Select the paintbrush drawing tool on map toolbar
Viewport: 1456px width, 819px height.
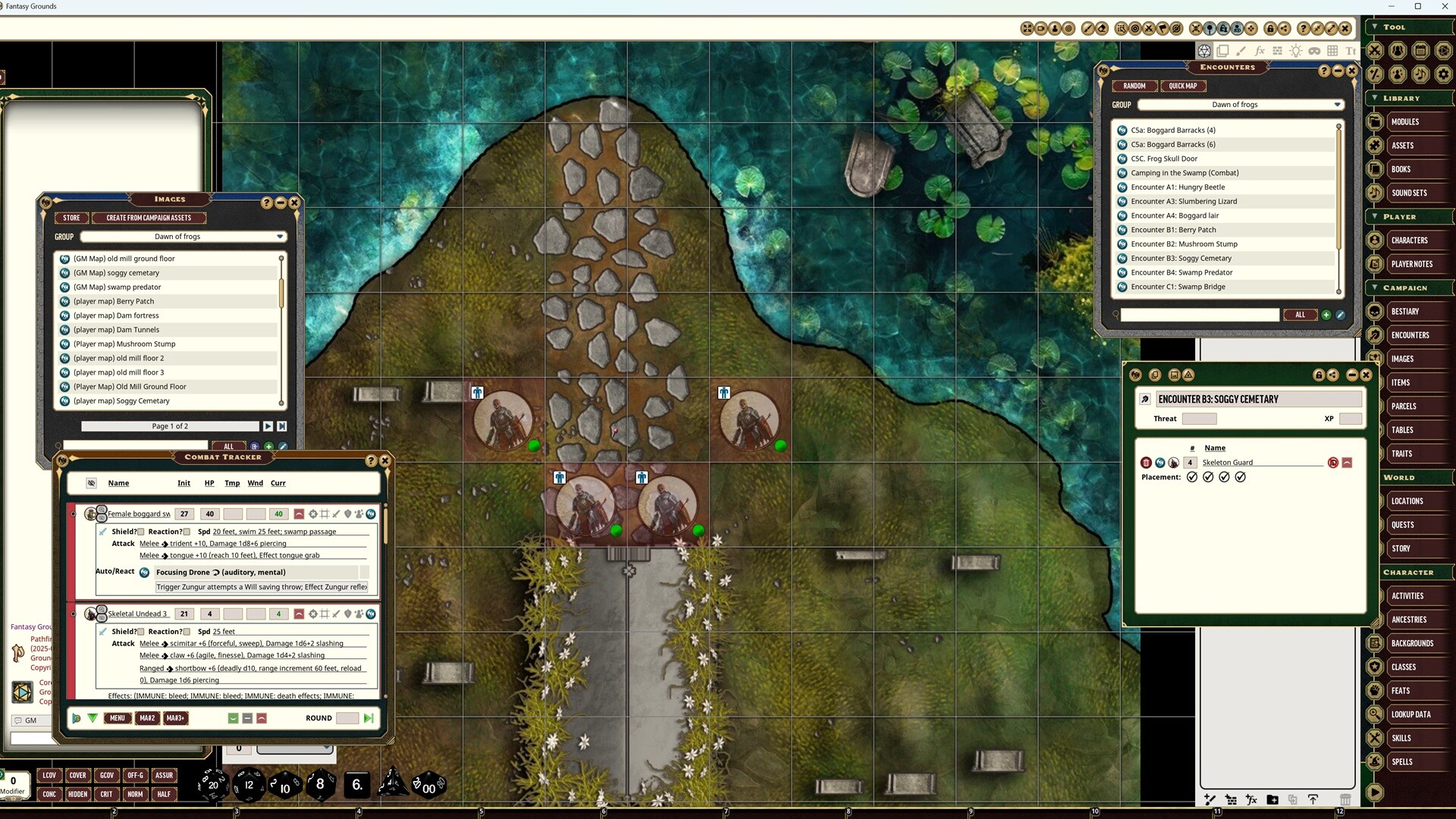(1241, 51)
